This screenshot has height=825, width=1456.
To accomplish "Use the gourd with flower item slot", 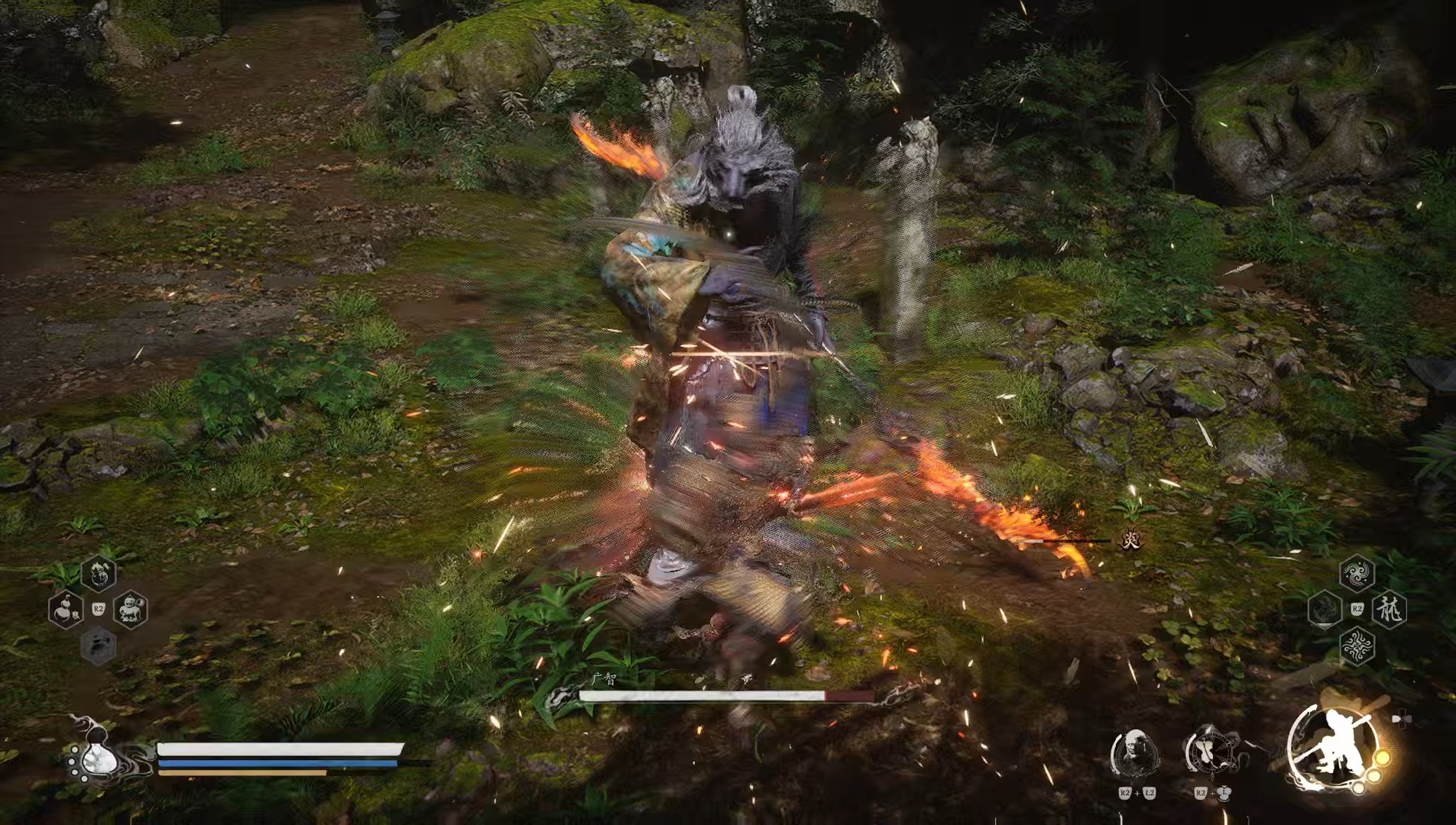I will click(66, 610).
